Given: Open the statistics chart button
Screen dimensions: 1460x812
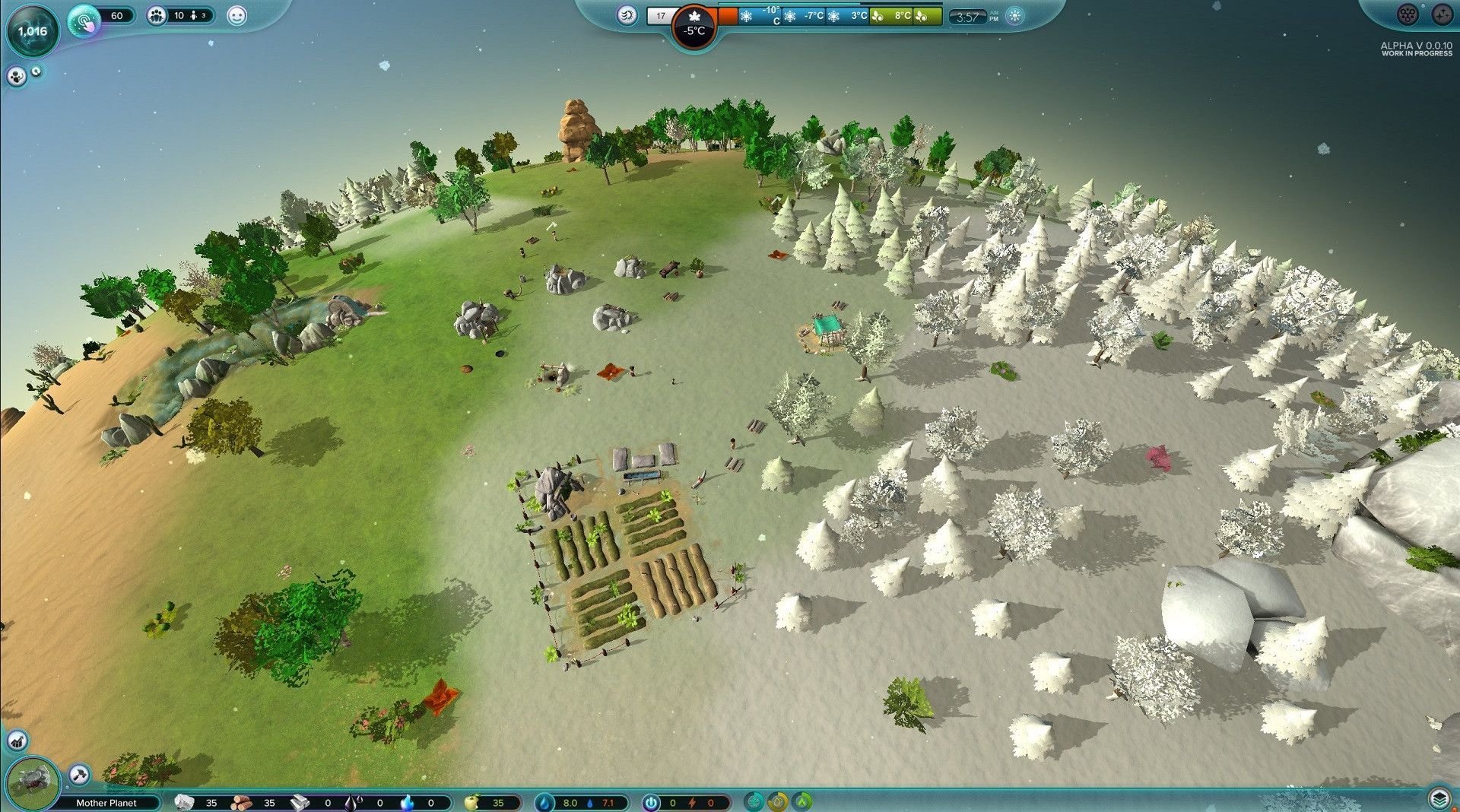Looking at the screenshot, I should [17, 740].
